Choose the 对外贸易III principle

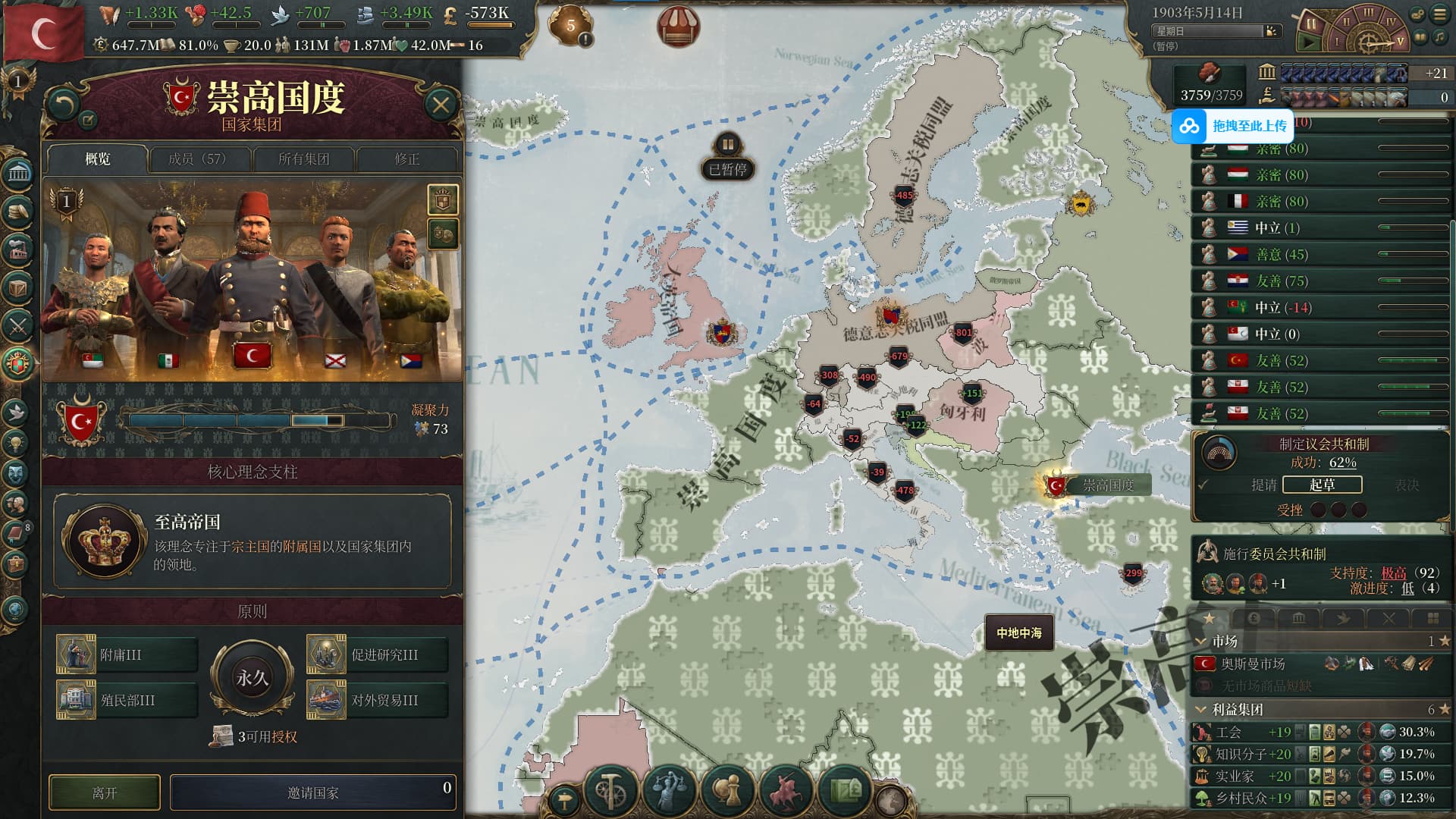point(378,700)
